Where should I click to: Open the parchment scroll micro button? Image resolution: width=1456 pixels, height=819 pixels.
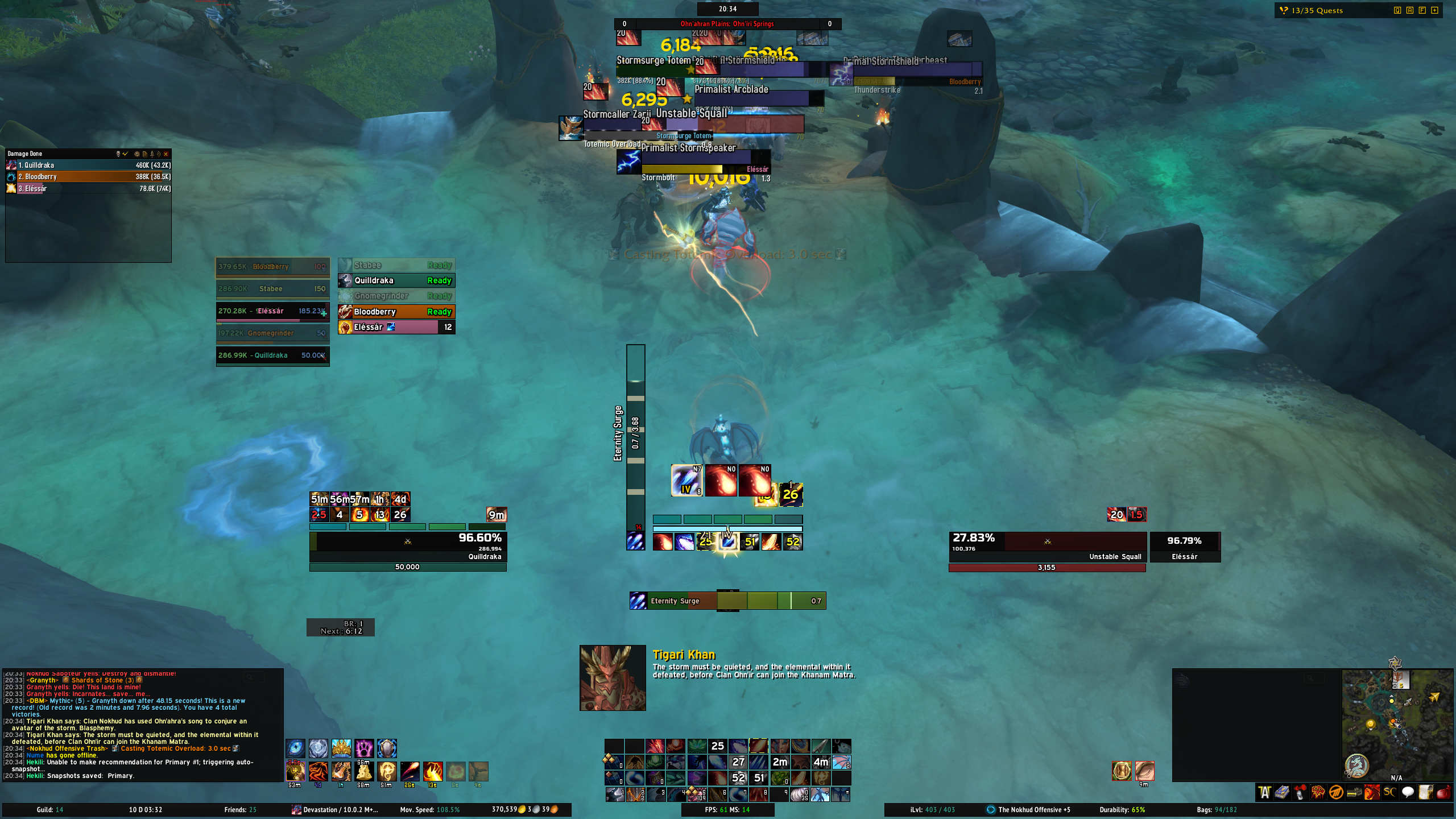pyautogui.click(x=1425, y=792)
